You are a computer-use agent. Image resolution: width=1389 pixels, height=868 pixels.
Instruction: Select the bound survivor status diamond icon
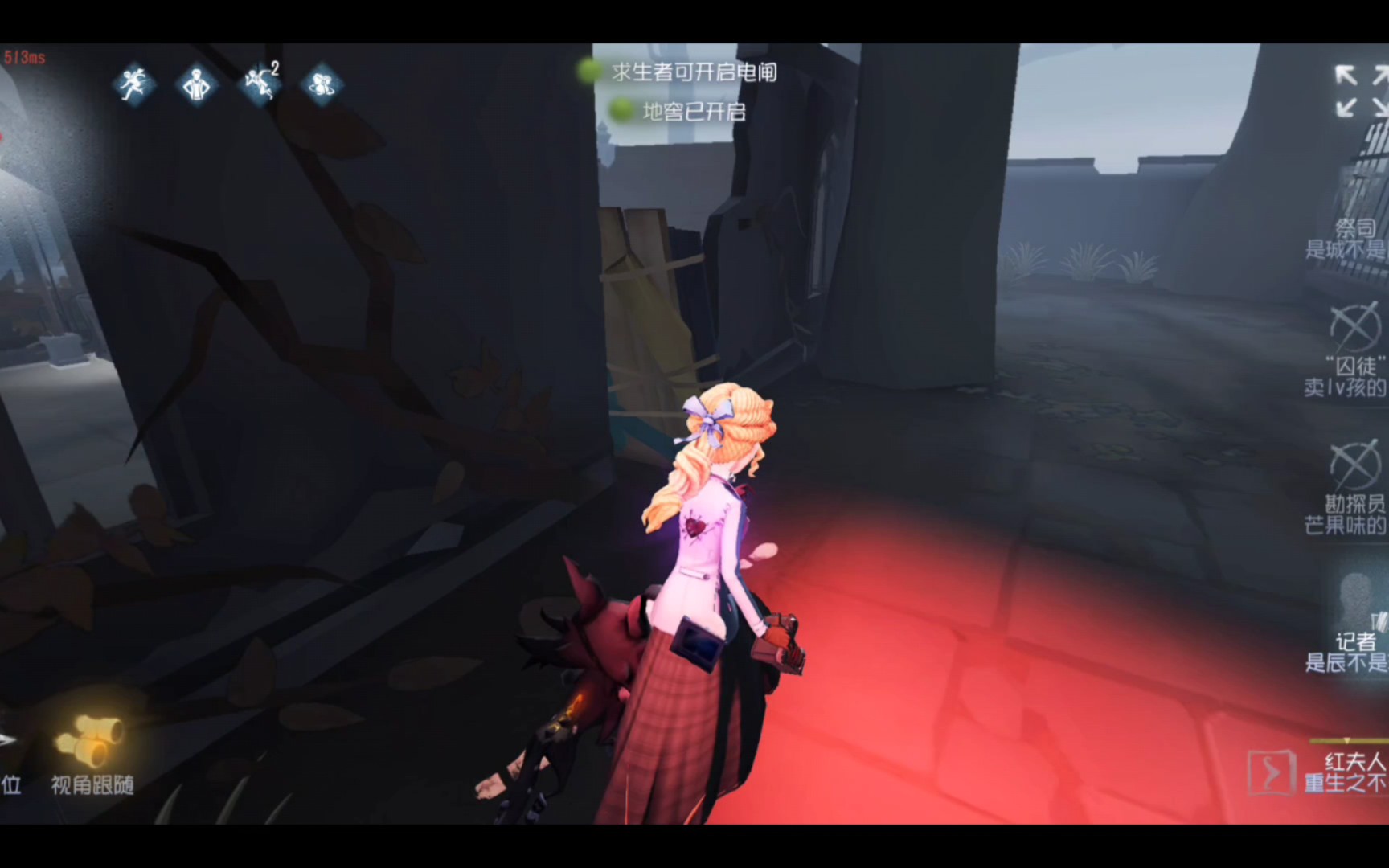[x=322, y=85]
